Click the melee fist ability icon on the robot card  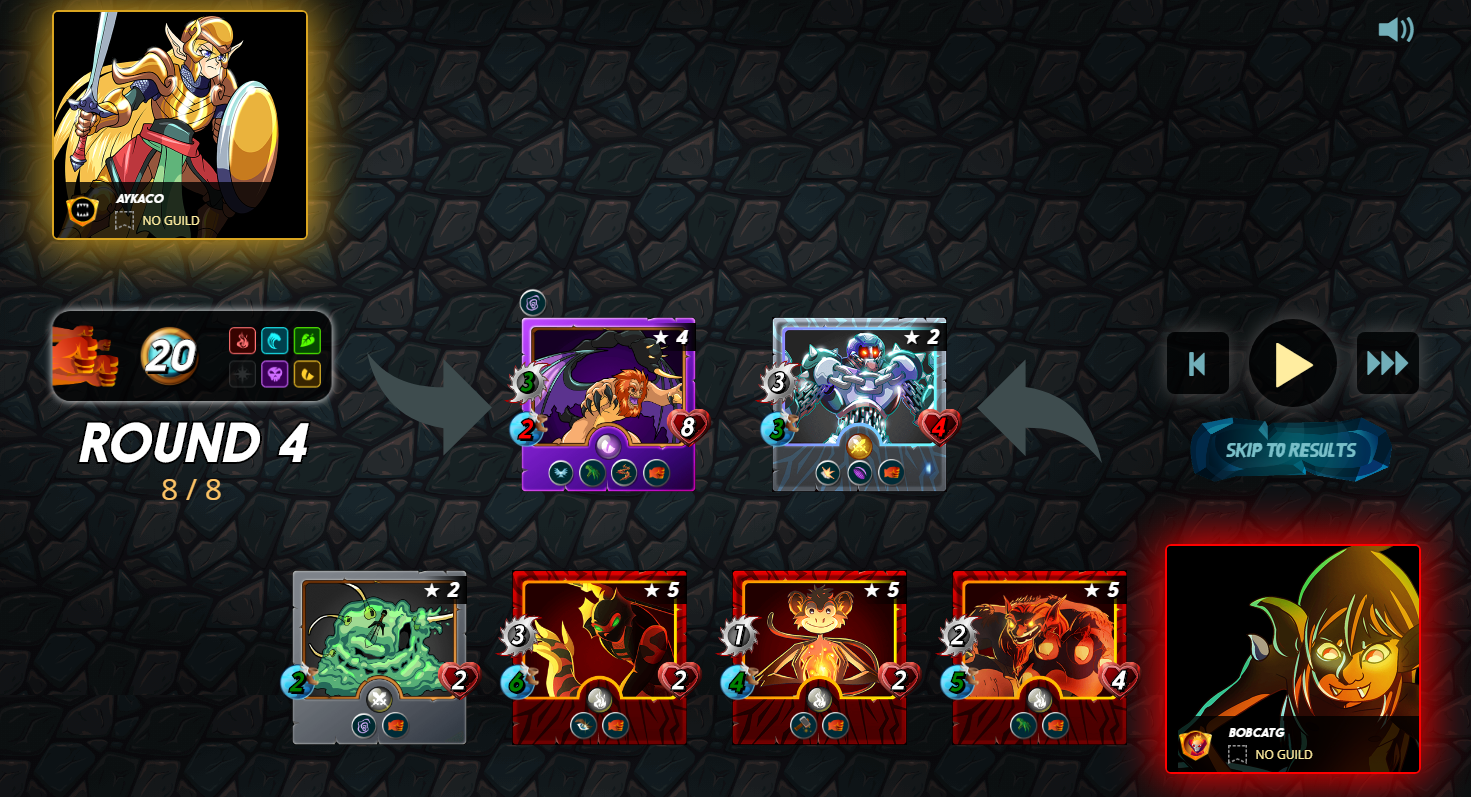pyautogui.click(x=892, y=472)
